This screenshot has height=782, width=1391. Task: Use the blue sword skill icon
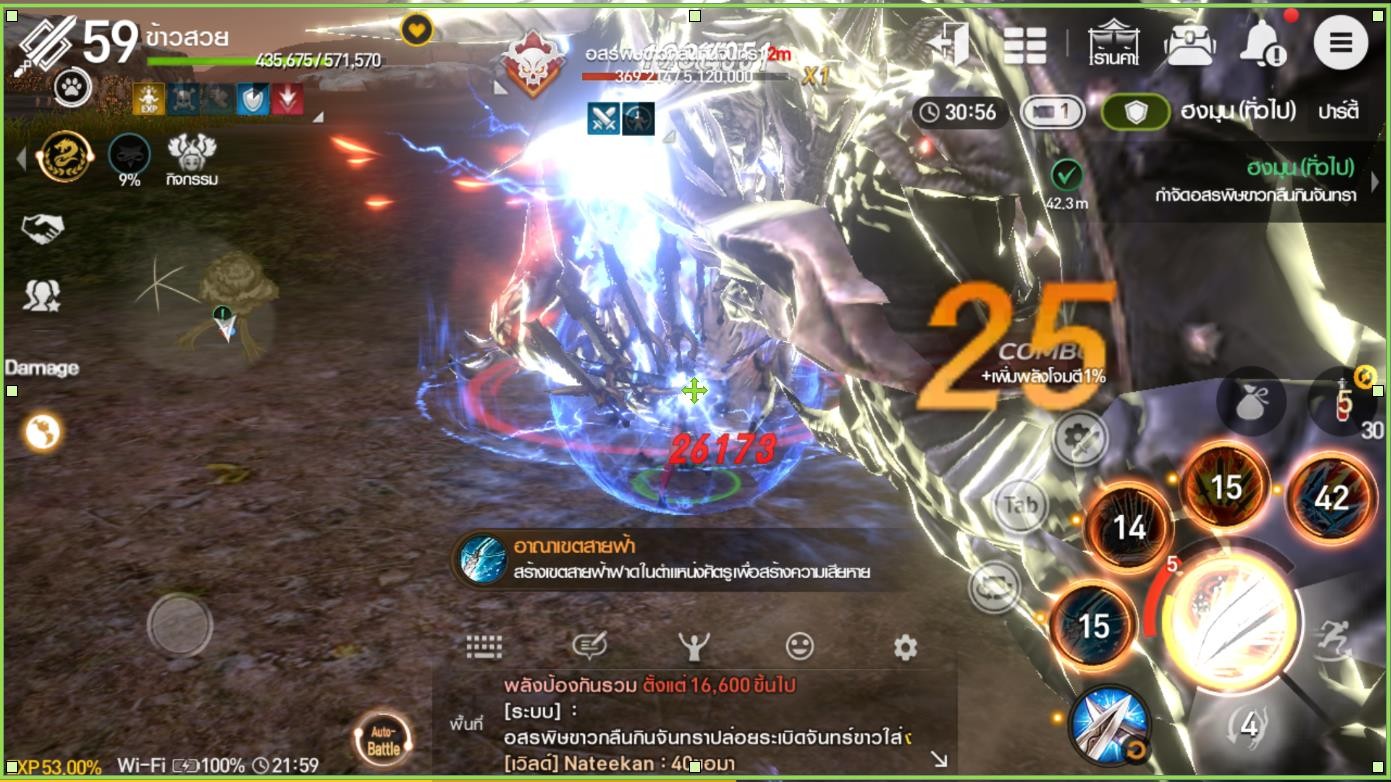coord(1108,723)
